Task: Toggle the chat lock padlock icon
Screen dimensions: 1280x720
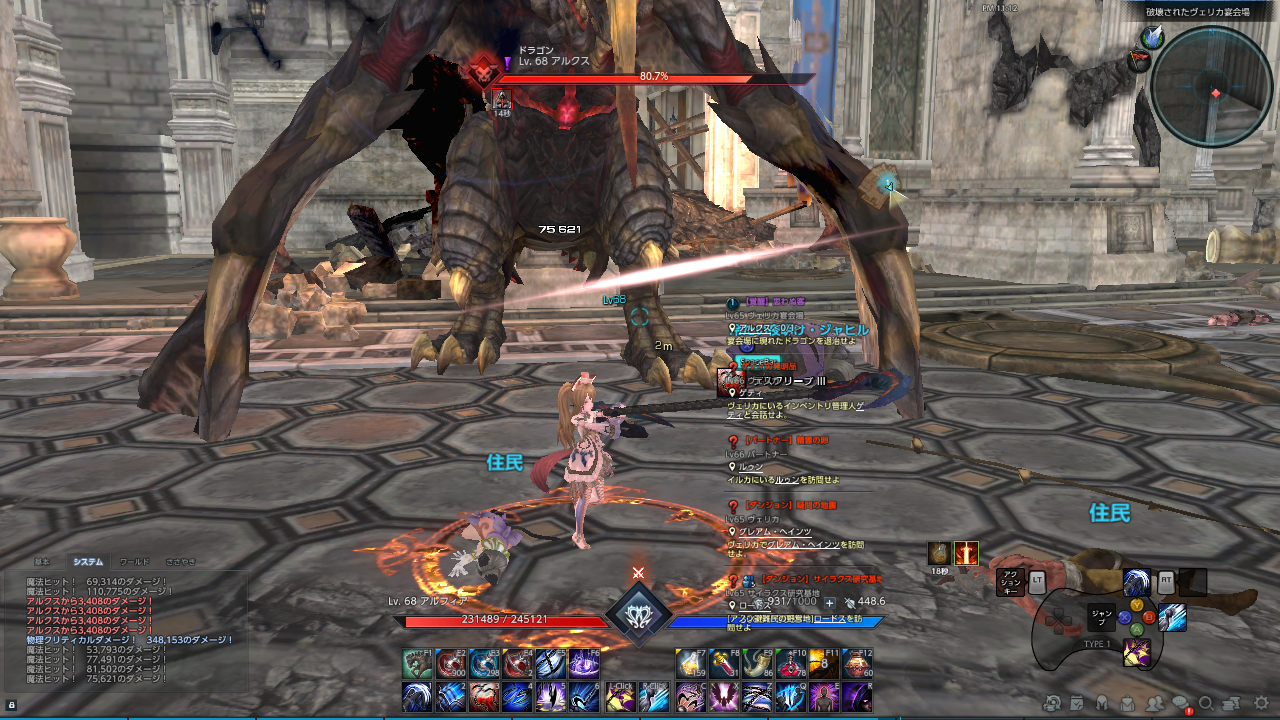Action: click(12, 707)
